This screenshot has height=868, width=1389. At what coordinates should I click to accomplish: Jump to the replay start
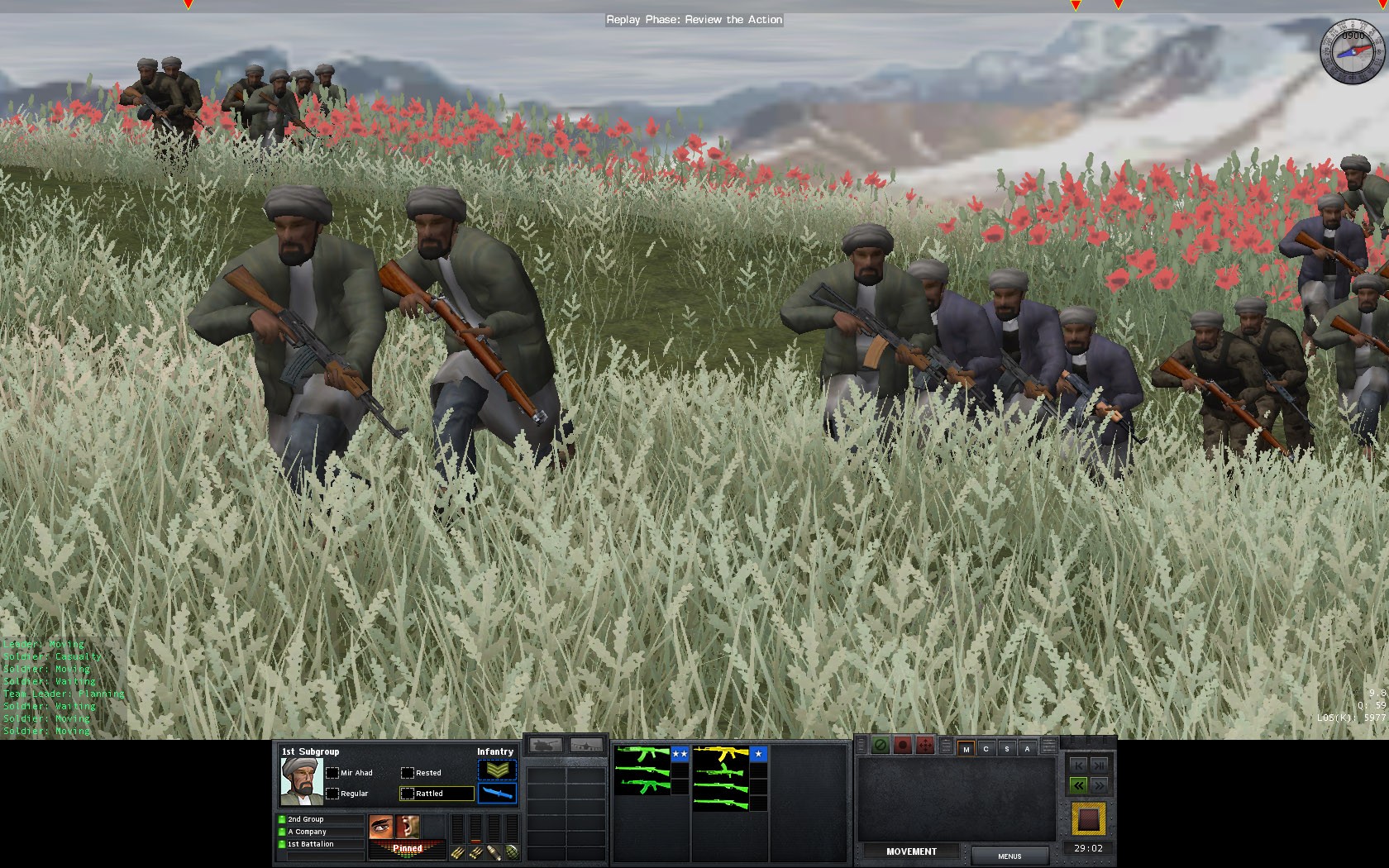1078,765
